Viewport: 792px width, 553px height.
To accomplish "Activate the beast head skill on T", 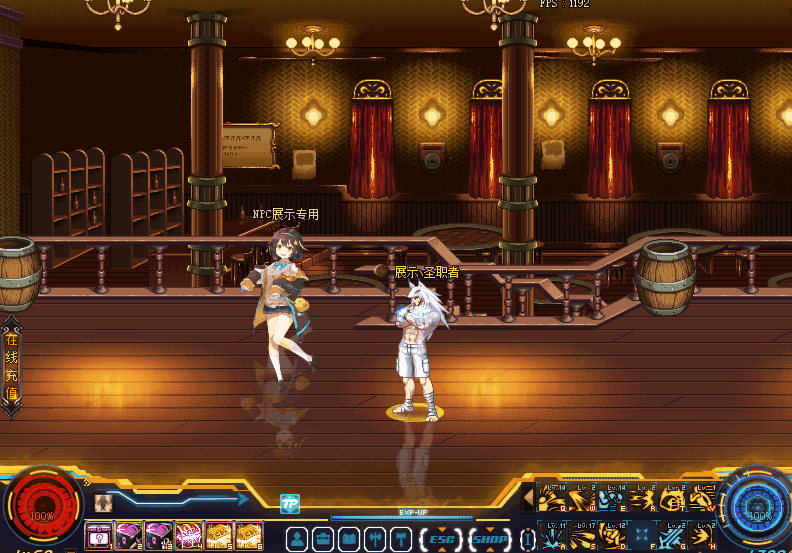I will click(x=672, y=497).
